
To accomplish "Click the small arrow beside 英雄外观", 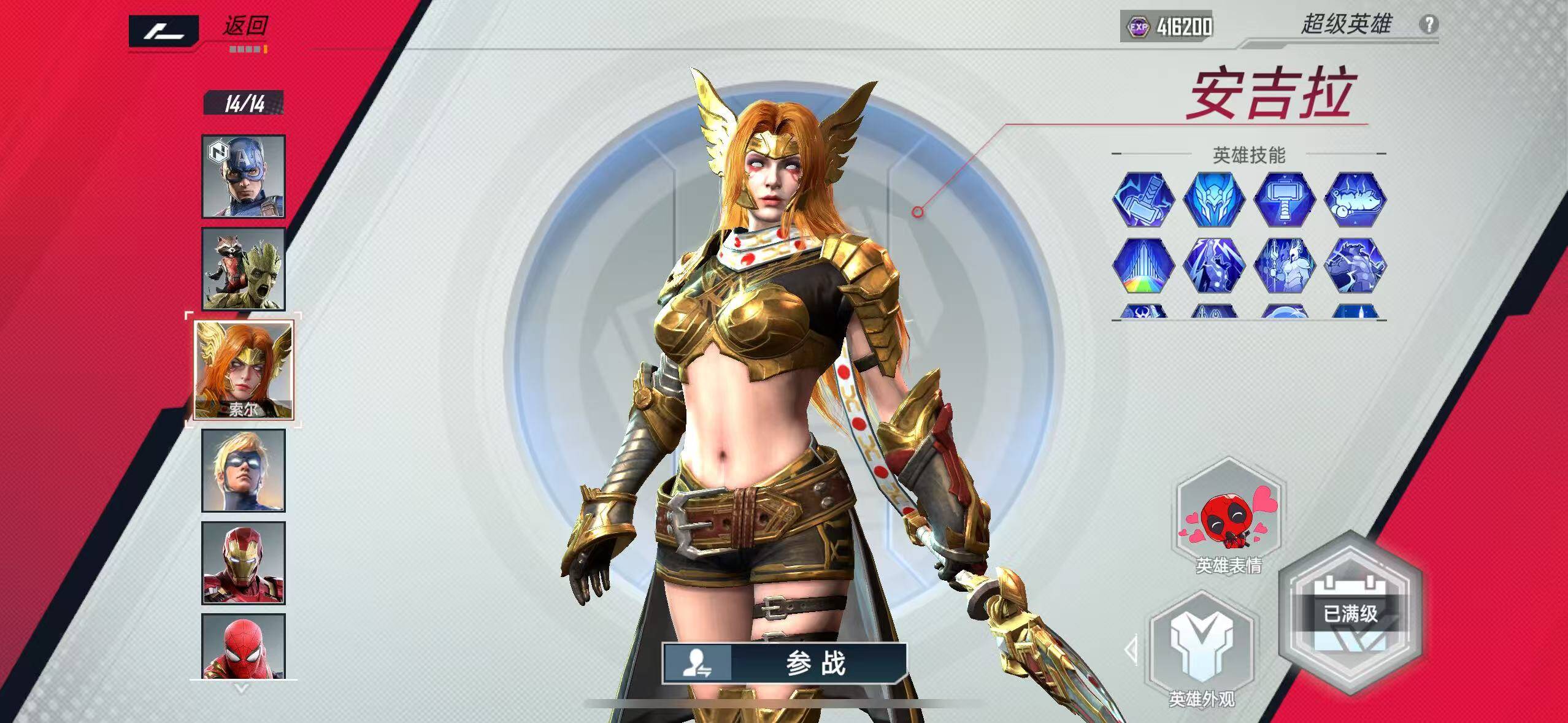I will click(1131, 649).
